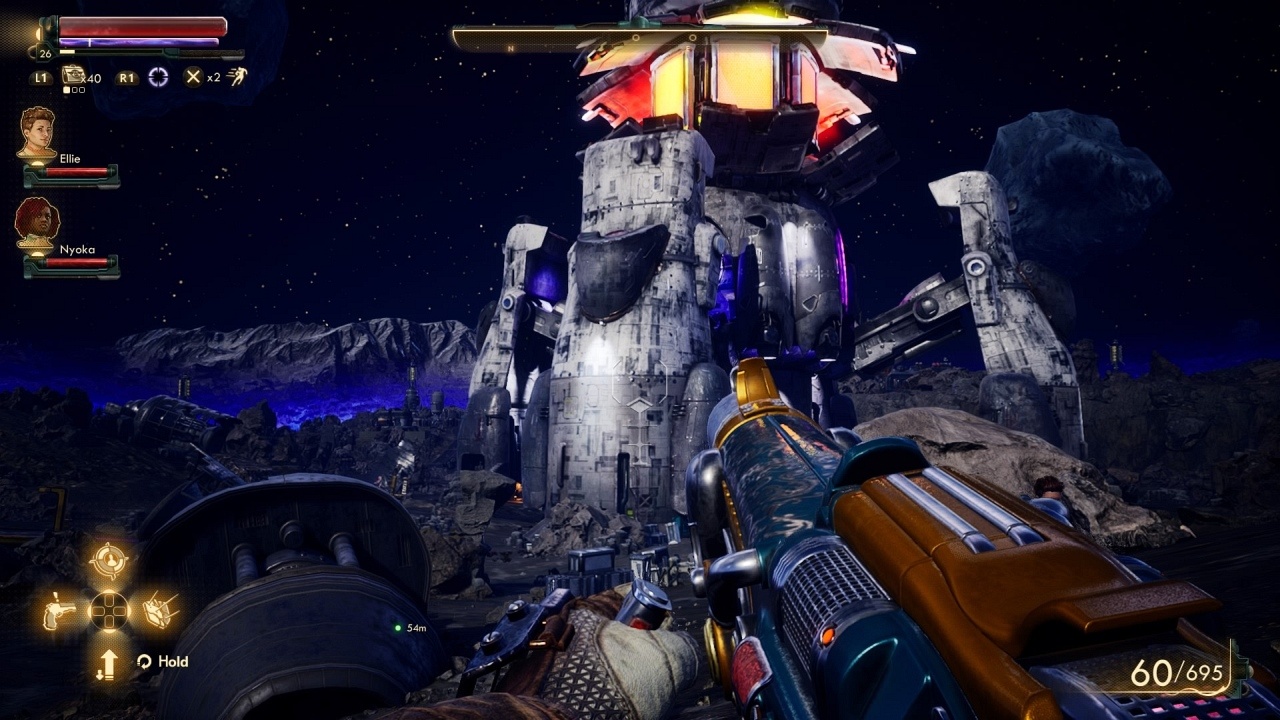Viewport: 1280px width, 720px height.
Task: Activate the Tactical Time Dilation crosshair icon
Action: coord(158,77)
